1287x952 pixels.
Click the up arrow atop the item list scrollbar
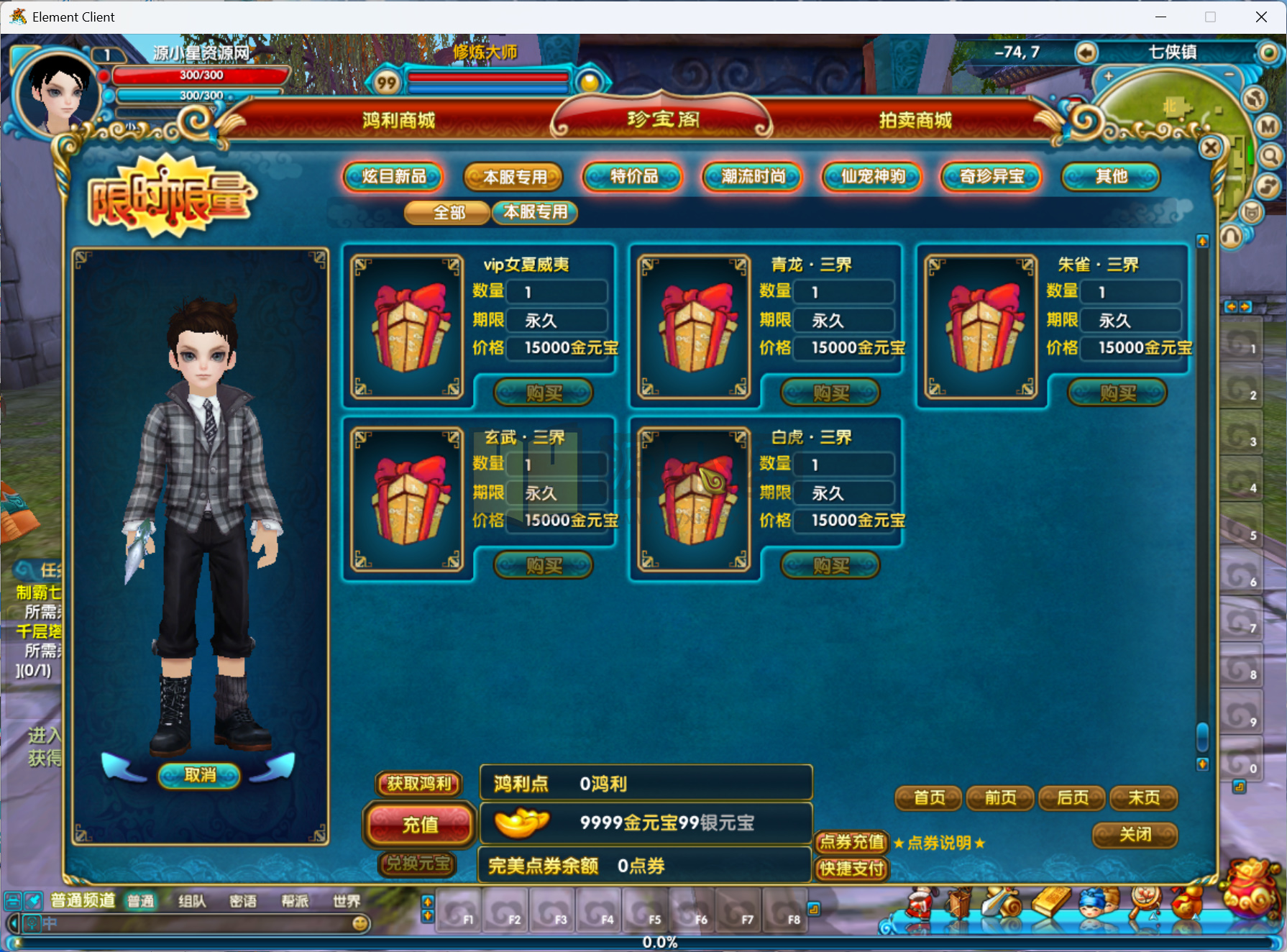1204,242
